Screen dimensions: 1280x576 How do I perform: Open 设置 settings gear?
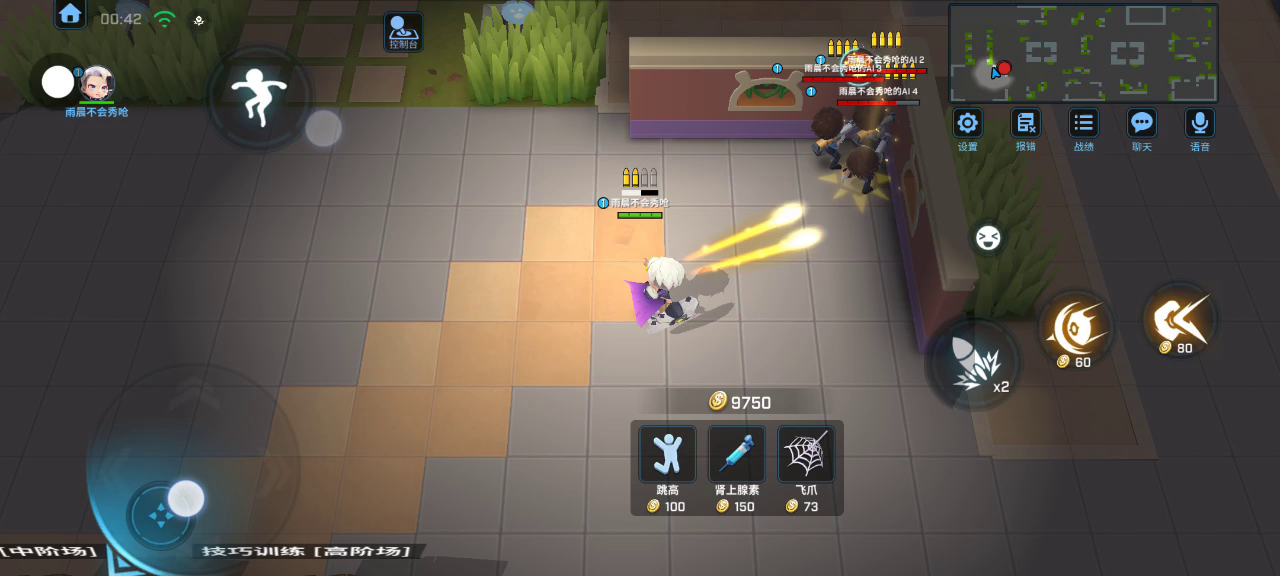click(967, 124)
